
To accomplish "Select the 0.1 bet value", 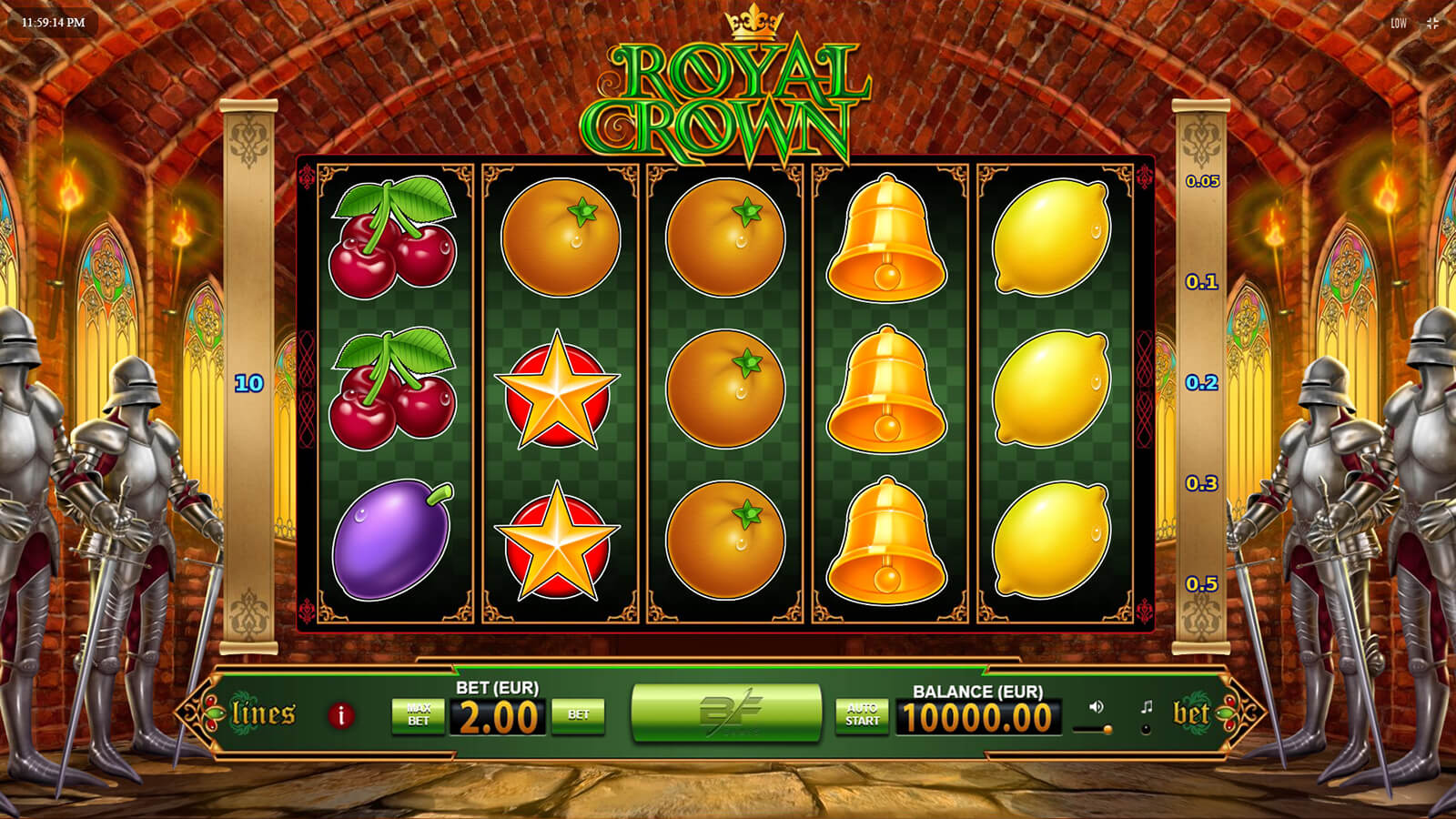I will (x=1202, y=282).
